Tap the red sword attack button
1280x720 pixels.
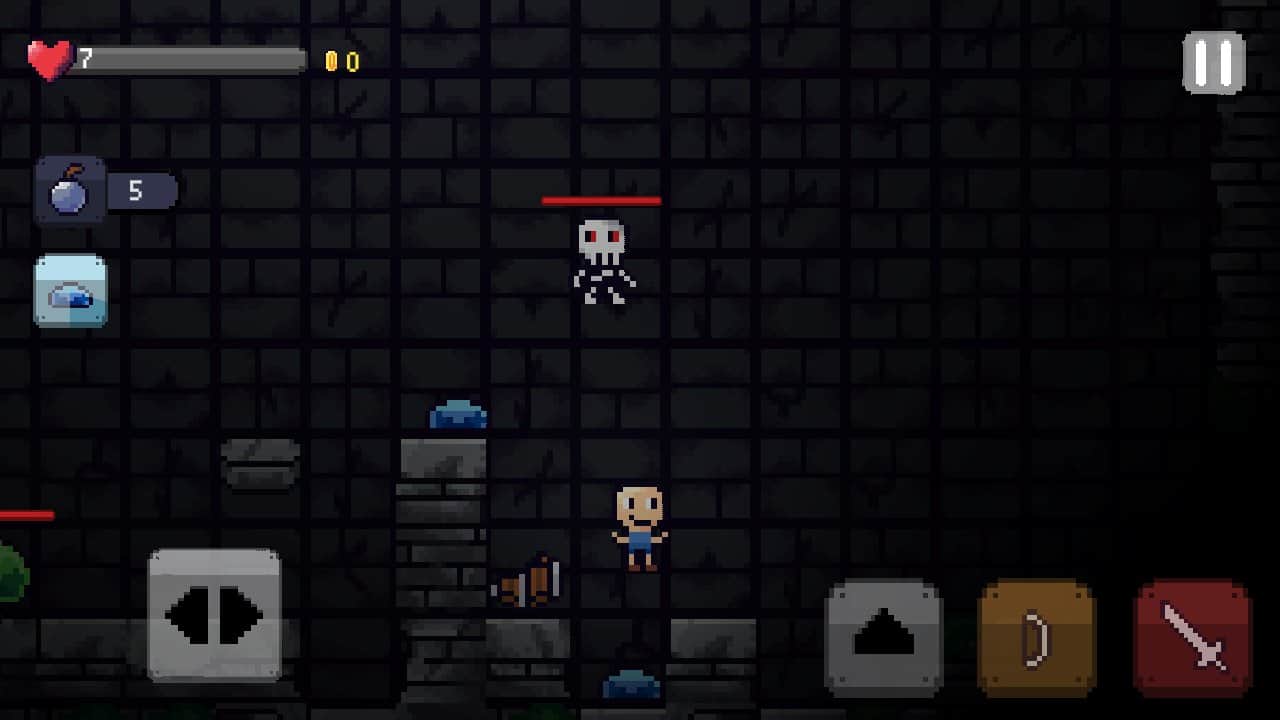(x=1193, y=637)
